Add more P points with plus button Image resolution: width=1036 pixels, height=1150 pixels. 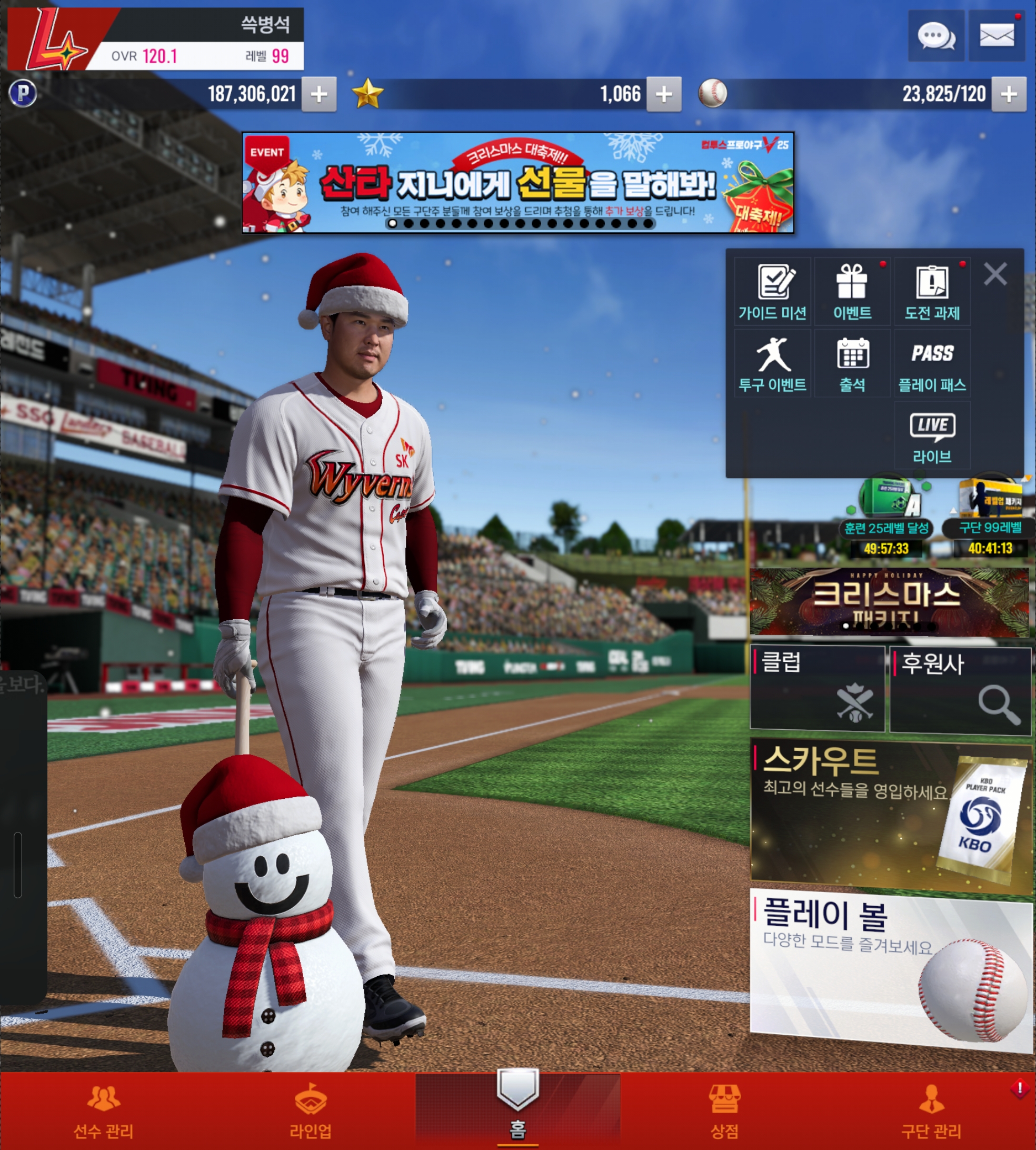(319, 94)
